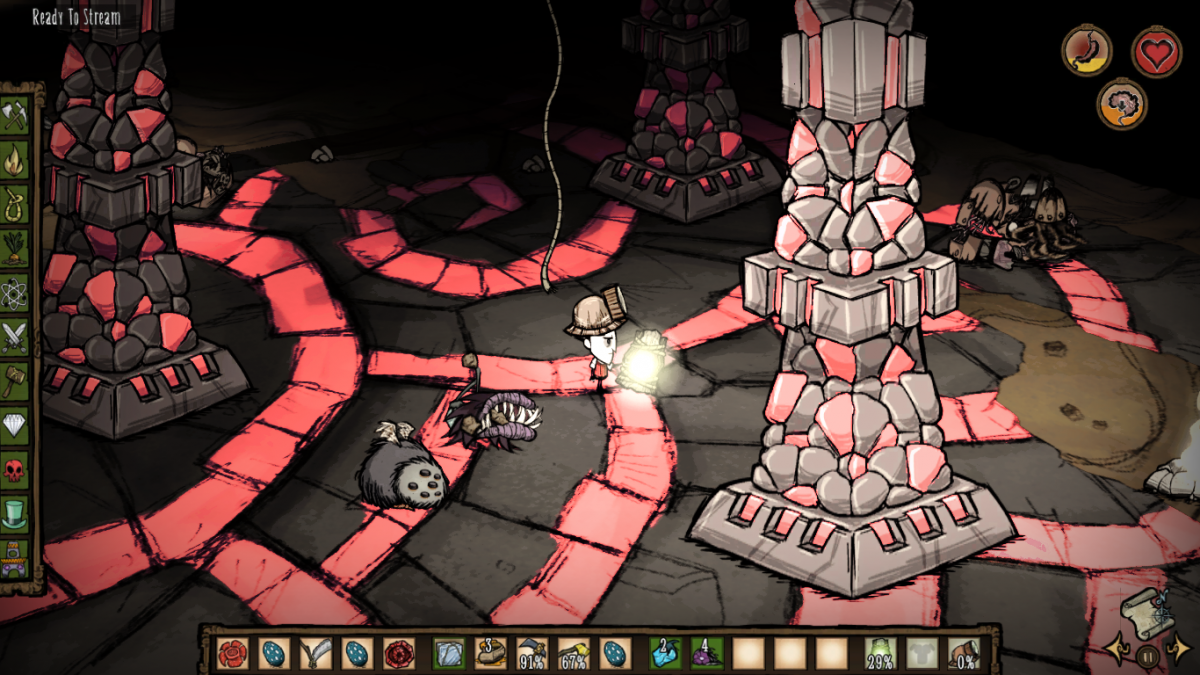The width and height of the screenshot is (1200, 675).
Task: Select the pickaxe at 91% durability
Action: click(x=531, y=653)
